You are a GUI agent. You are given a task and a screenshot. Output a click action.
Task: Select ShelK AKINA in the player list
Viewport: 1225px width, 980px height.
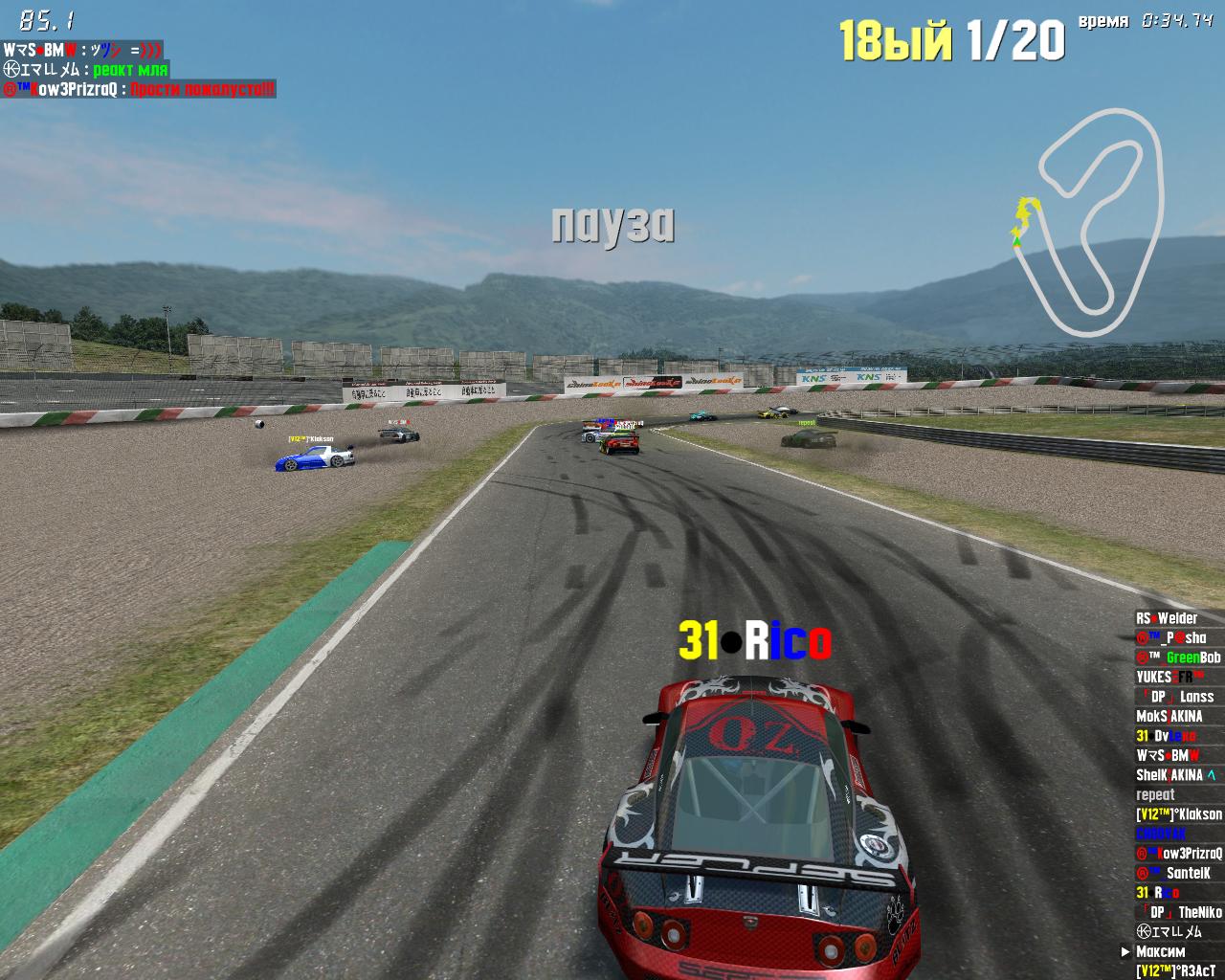pos(1175,775)
